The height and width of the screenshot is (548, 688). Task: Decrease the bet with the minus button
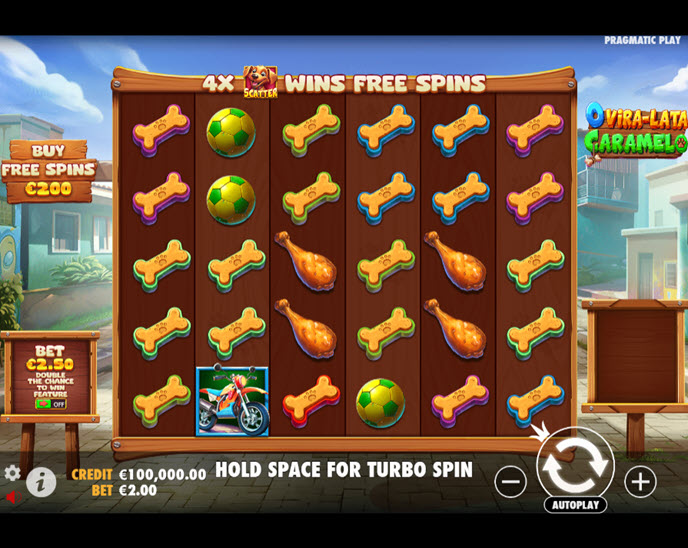click(x=510, y=482)
